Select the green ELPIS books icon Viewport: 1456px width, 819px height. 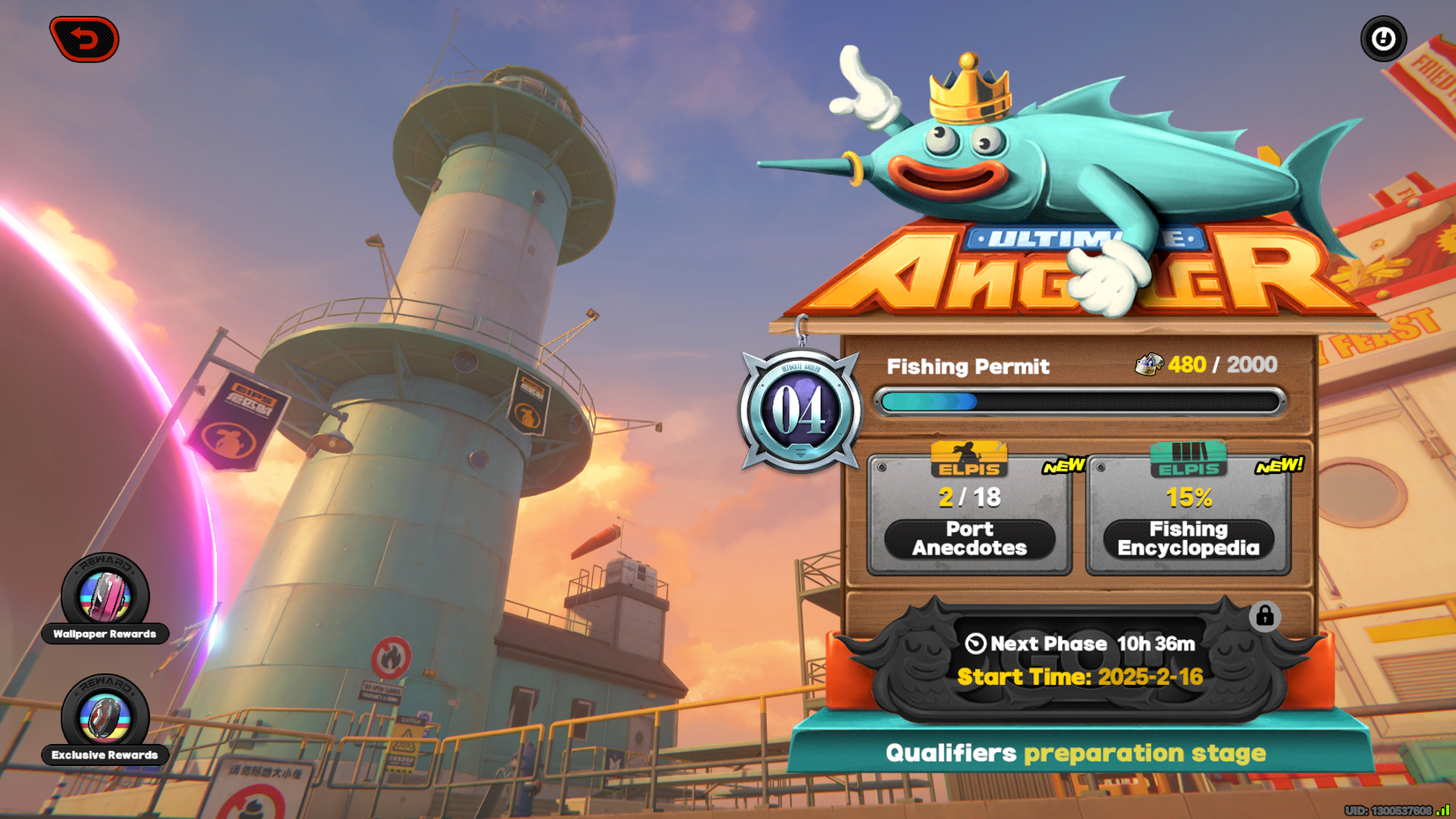pos(1189,460)
